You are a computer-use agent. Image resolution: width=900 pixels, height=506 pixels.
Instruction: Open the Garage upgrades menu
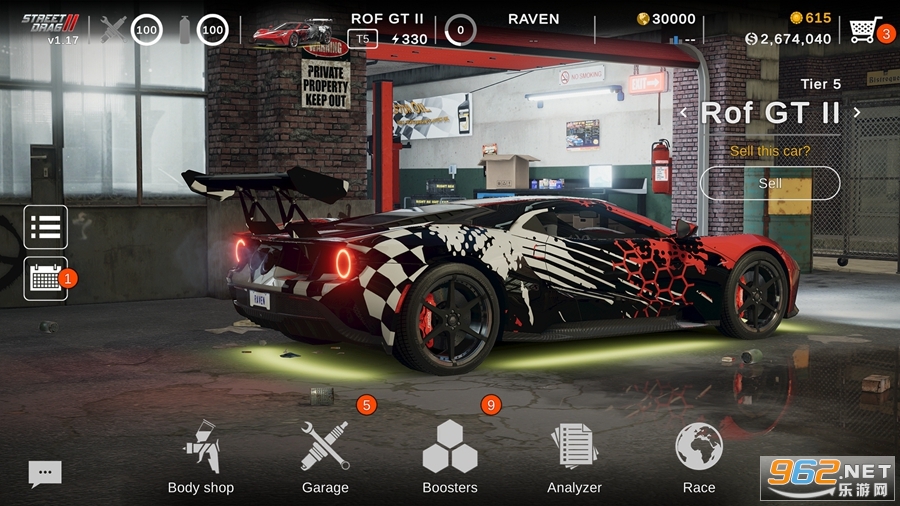tap(325, 457)
